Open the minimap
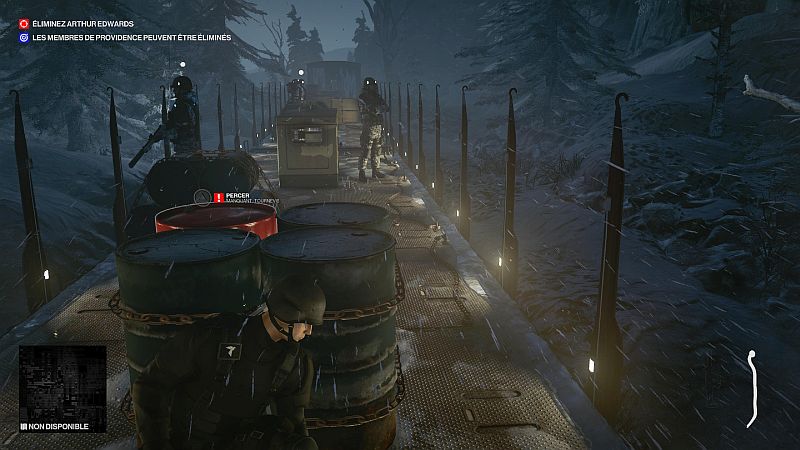This screenshot has height=450, width=800. point(62,382)
